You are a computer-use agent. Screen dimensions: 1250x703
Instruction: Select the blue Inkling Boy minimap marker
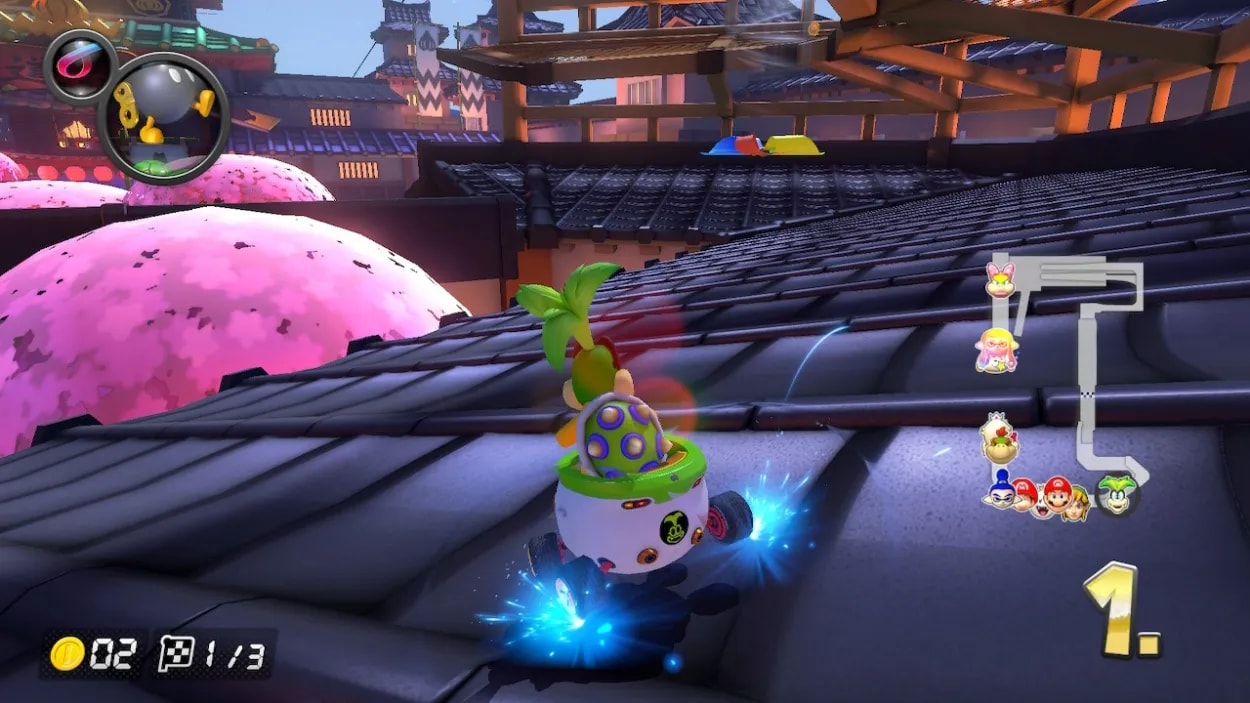point(1000,489)
